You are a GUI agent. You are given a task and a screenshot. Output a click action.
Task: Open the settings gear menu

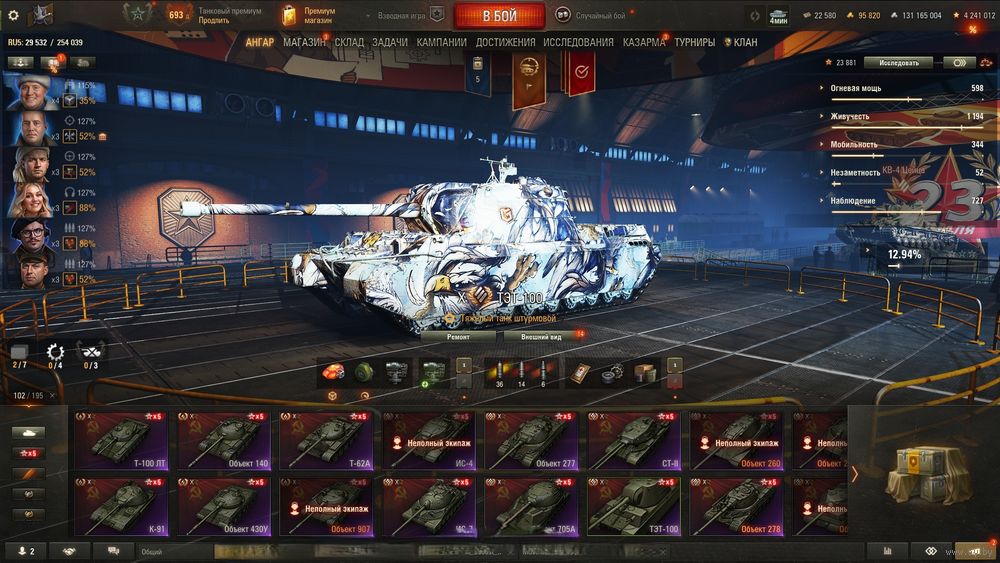click(x=13, y=15)
